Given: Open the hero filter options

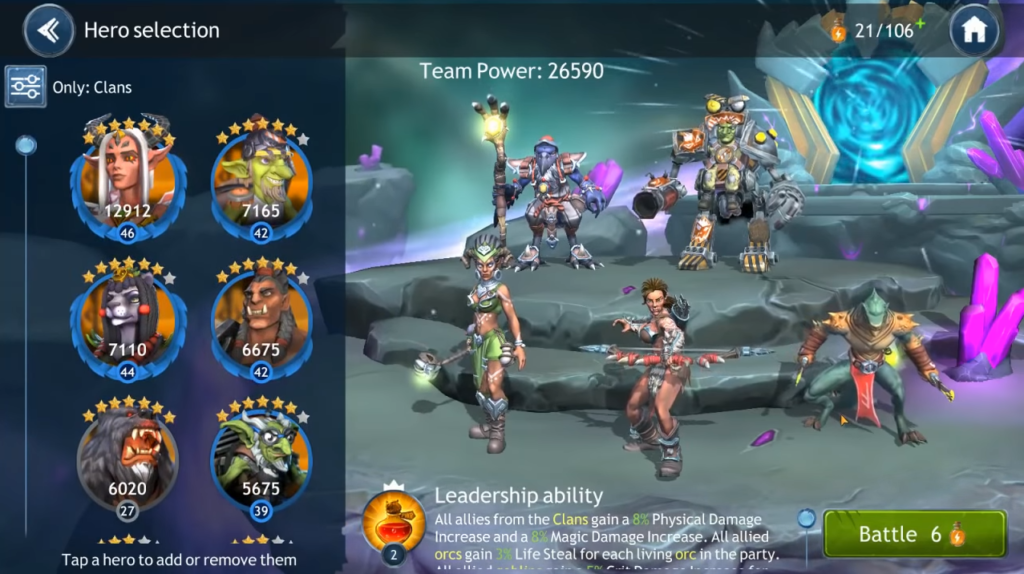Looking at the screenshot, I should 25,86.
